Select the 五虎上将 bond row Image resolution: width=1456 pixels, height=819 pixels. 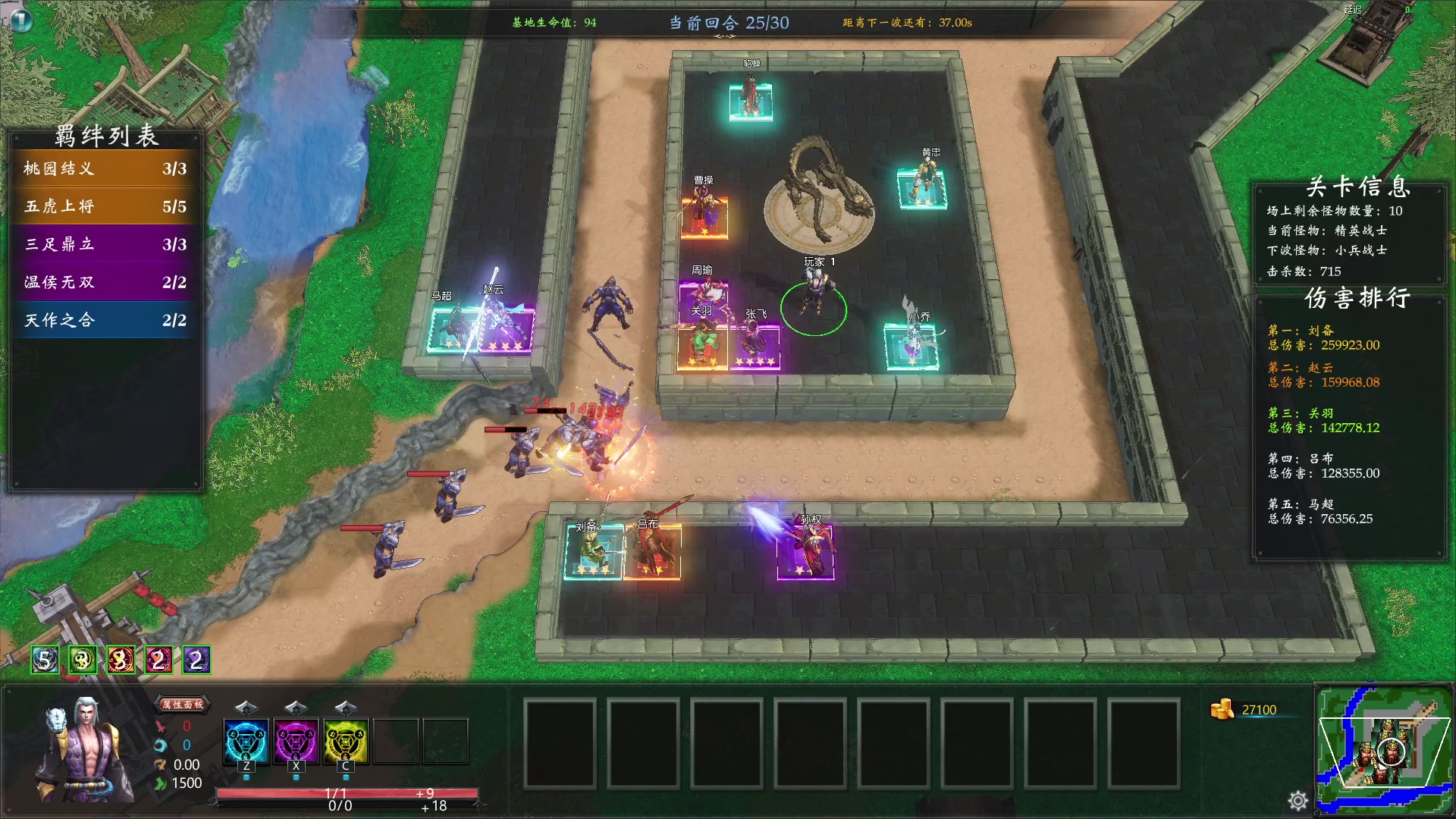coord(105,206)
